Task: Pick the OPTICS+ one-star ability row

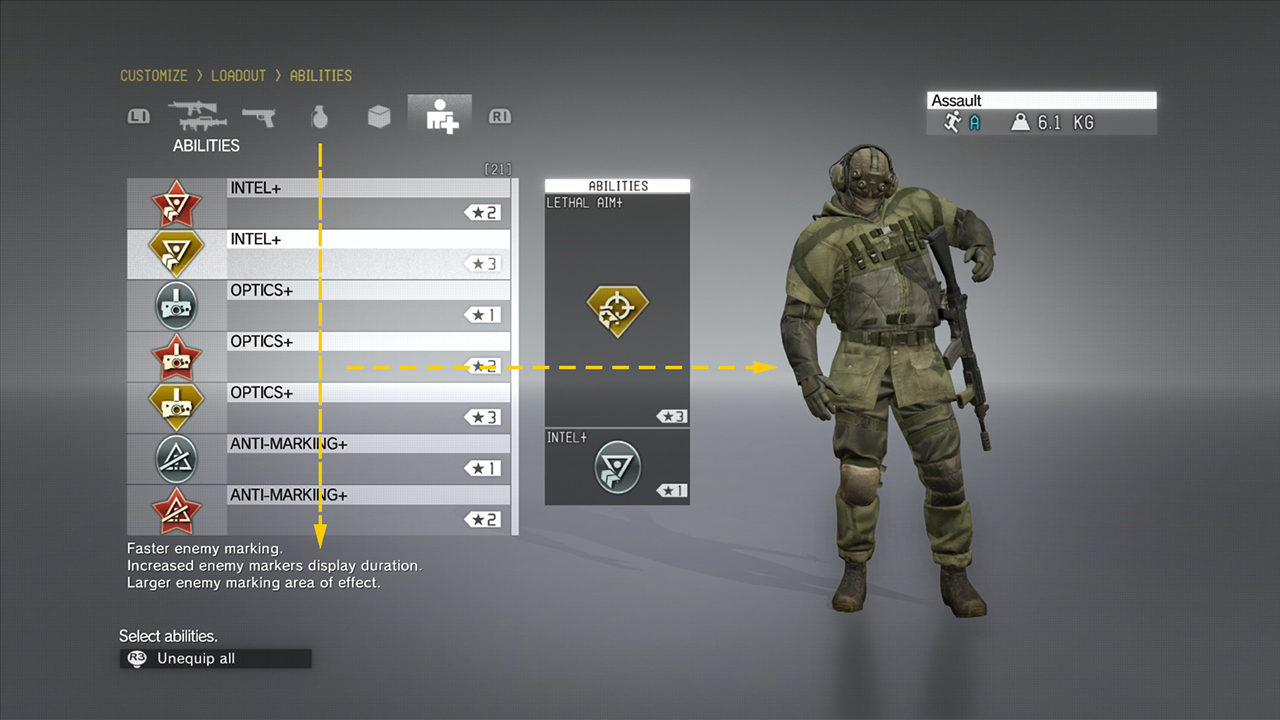Action: [318, 305]
